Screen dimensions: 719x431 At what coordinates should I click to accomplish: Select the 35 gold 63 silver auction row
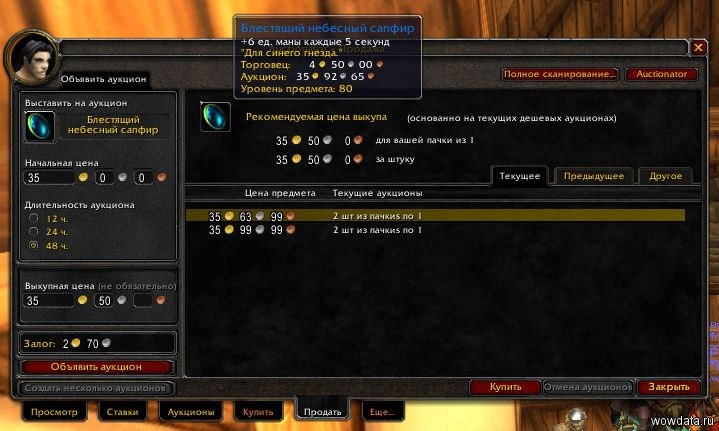coord(436,215)
